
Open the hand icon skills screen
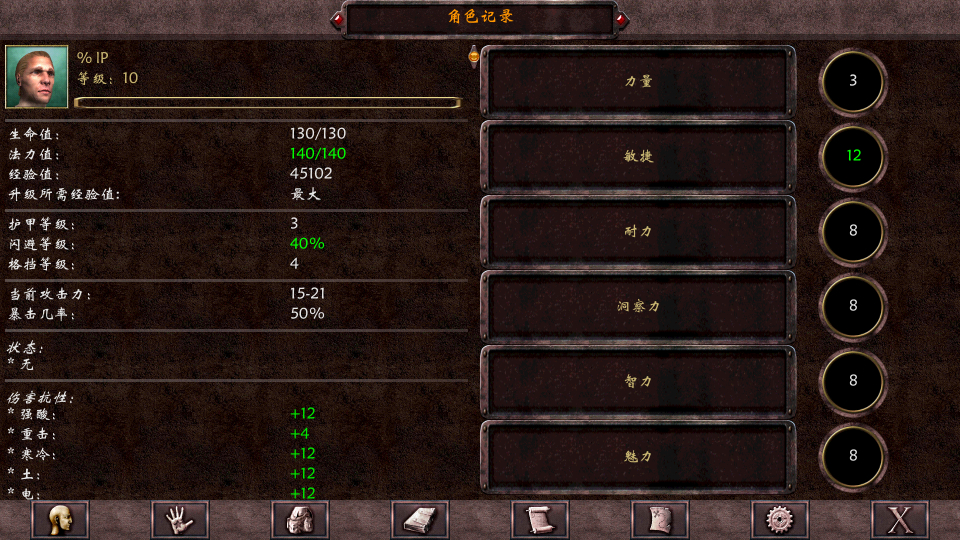180,520
